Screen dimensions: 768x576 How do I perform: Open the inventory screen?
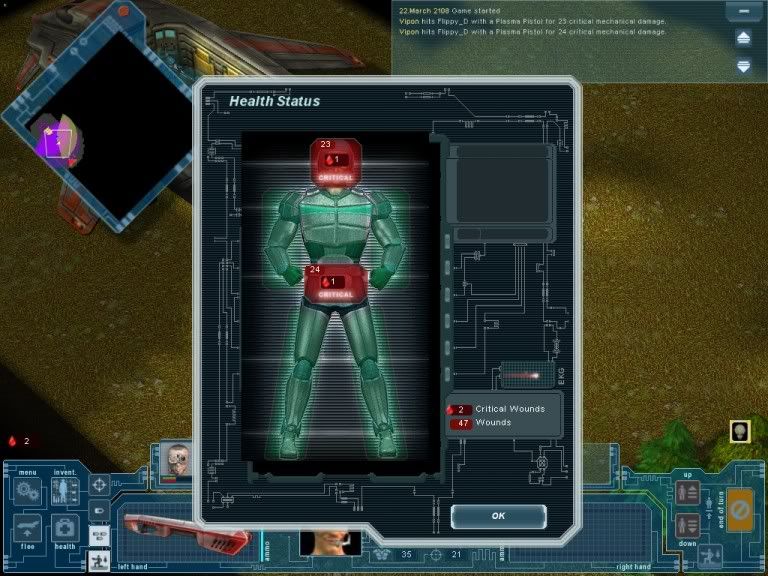[x=65, y=491]
